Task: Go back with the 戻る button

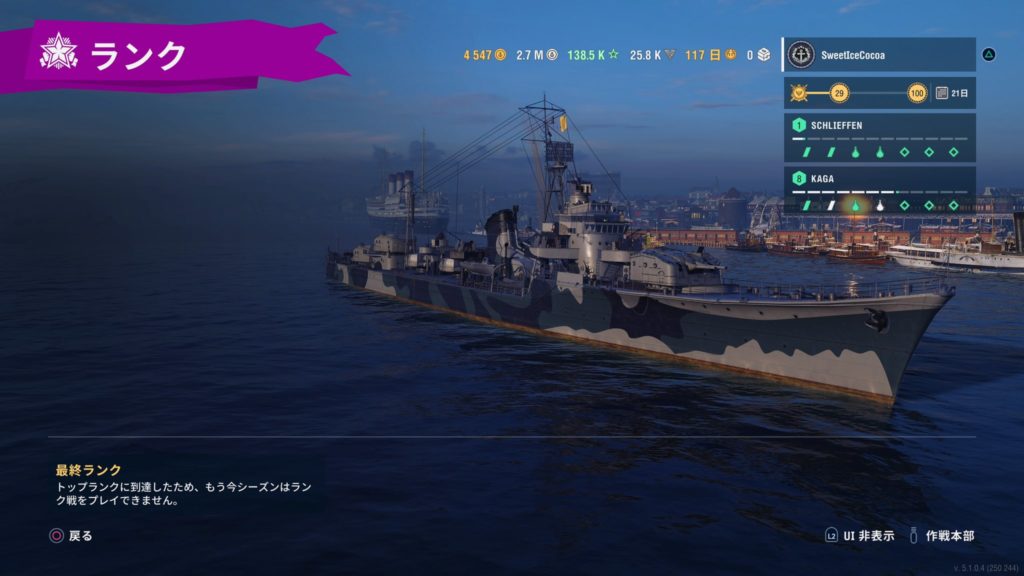Action: 72,536
